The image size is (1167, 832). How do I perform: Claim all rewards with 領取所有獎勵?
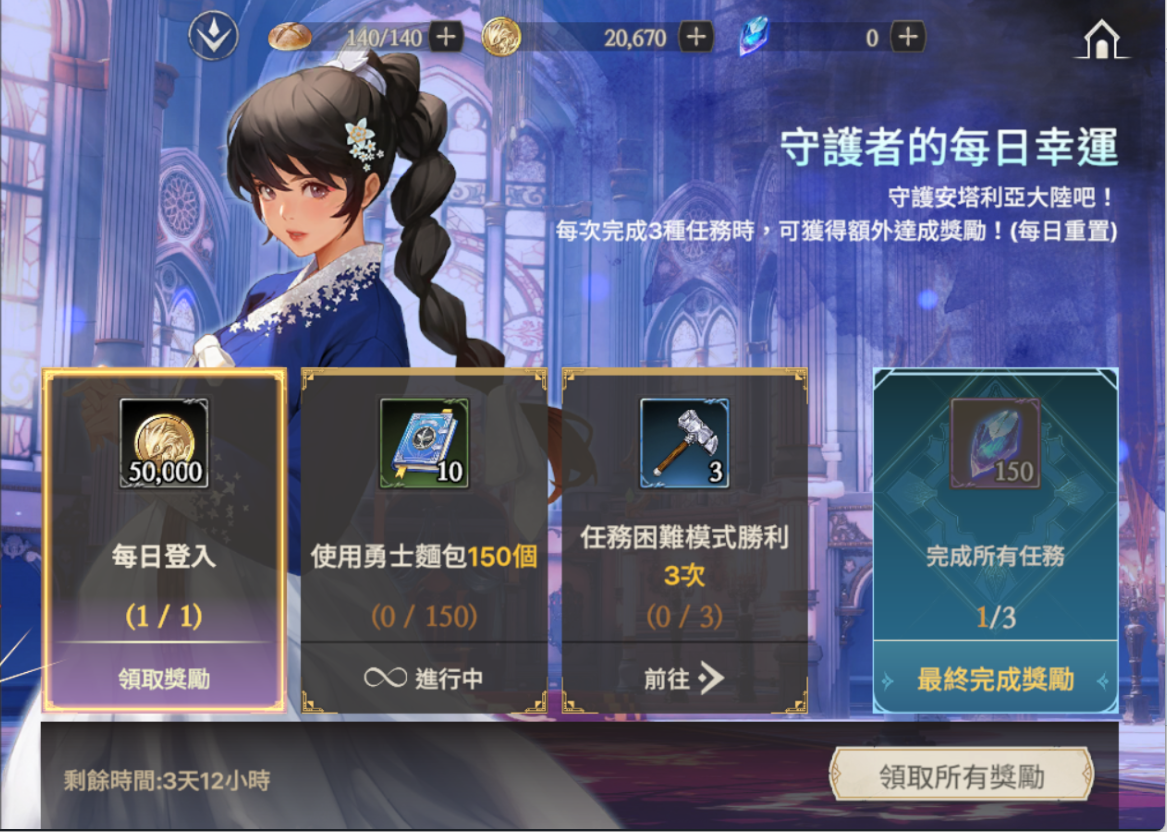[x=960, y=777]
